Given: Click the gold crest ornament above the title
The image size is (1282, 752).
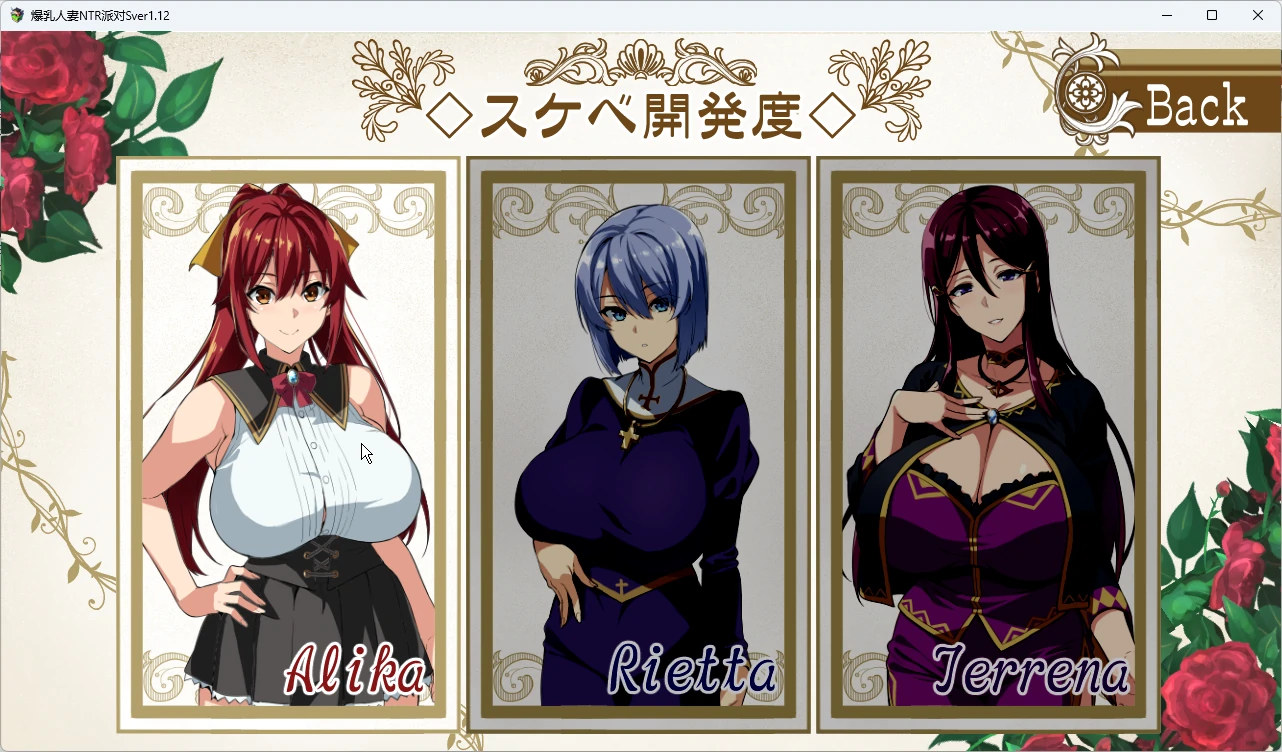Looking at the screenshot, I should pyautogui.click(x=643, y=60).
